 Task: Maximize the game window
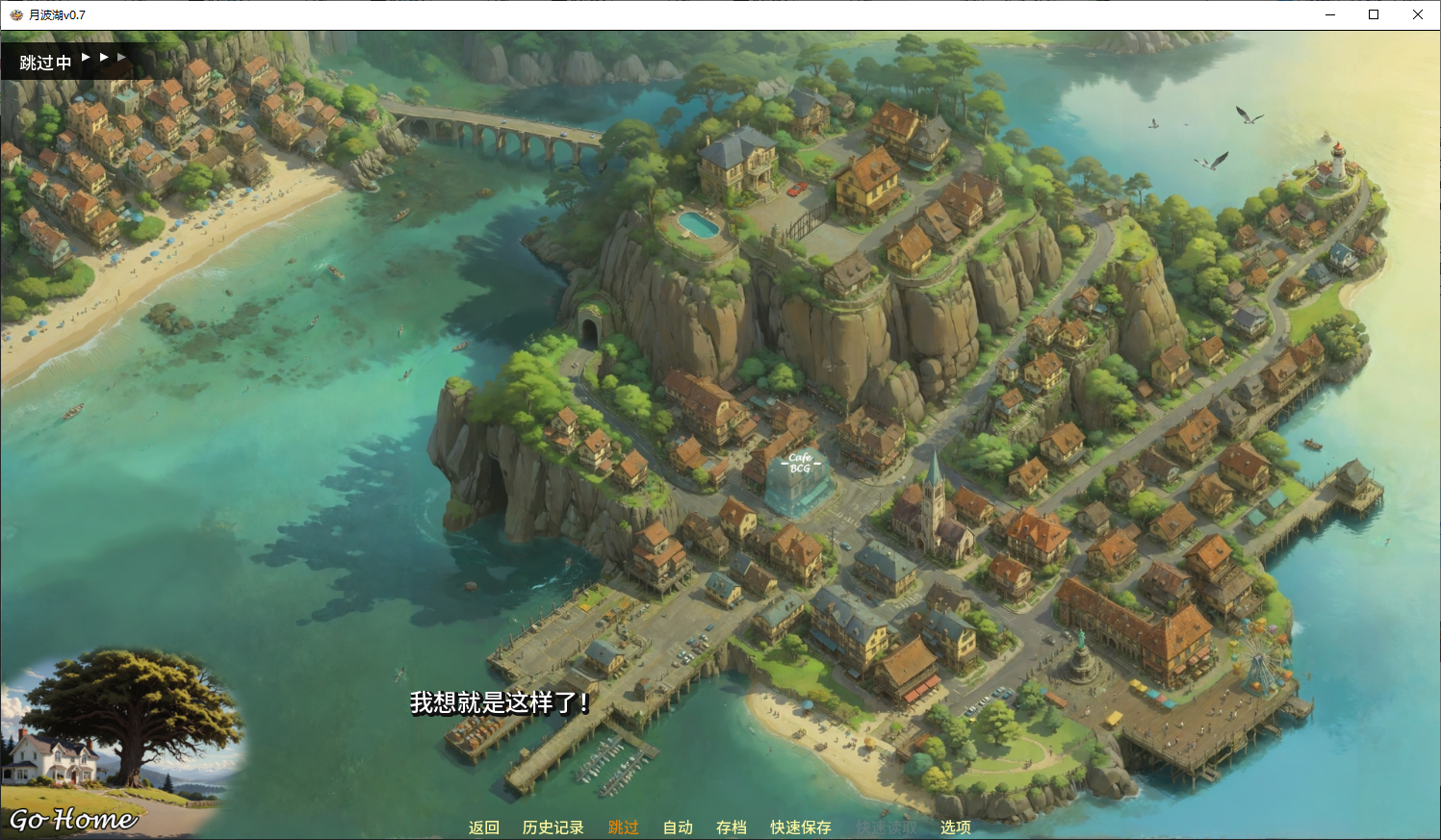(1374, 14)
